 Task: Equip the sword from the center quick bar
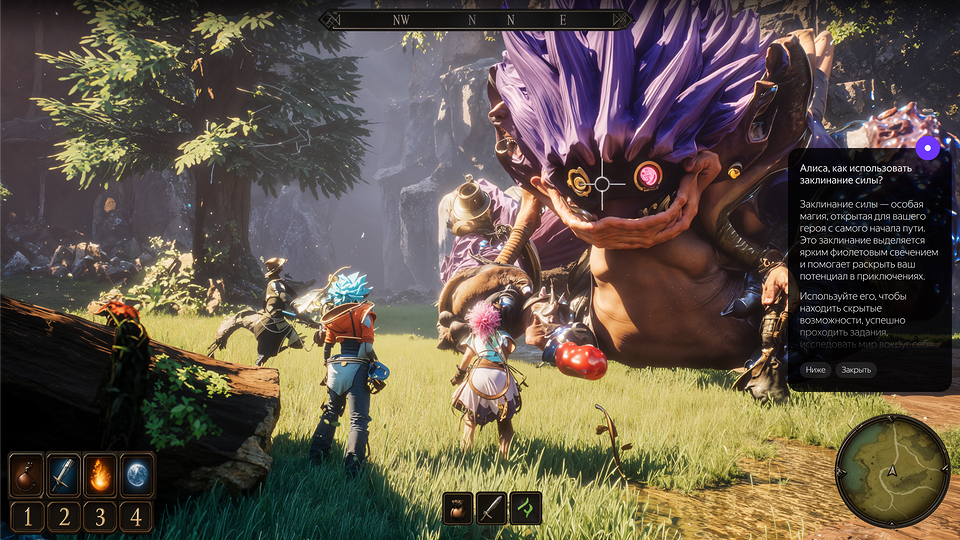[x=491, y=508]
